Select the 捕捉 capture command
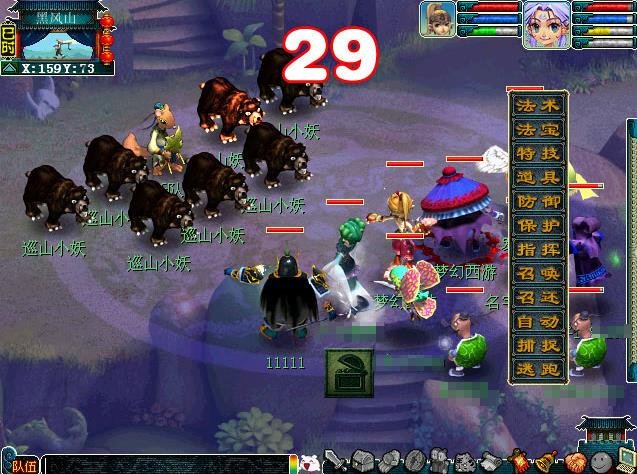The width and height of the screenshot is (637, 474). (539, 346)
